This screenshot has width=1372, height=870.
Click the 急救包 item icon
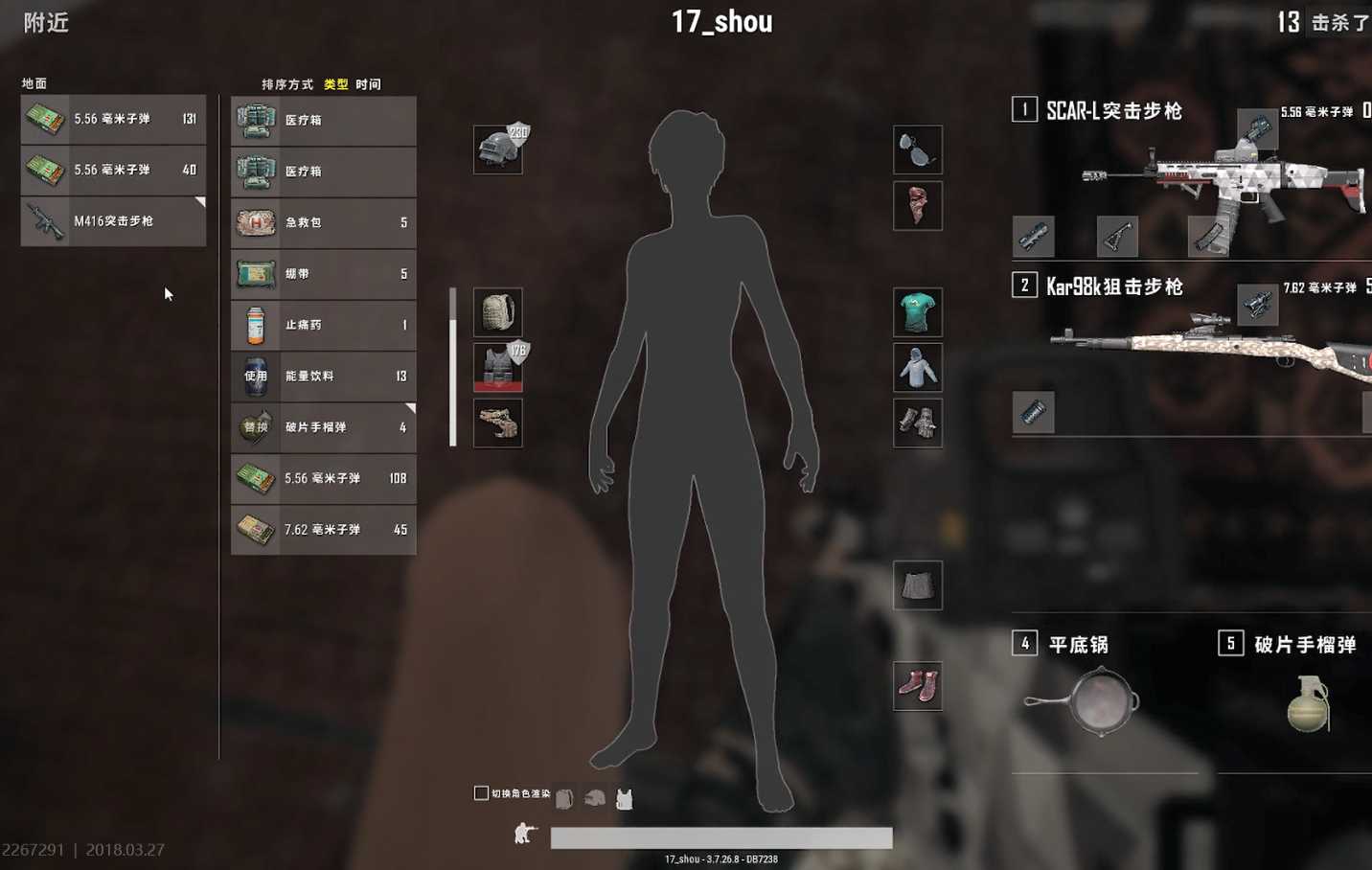pyautogui.click(x=254, y=222)
